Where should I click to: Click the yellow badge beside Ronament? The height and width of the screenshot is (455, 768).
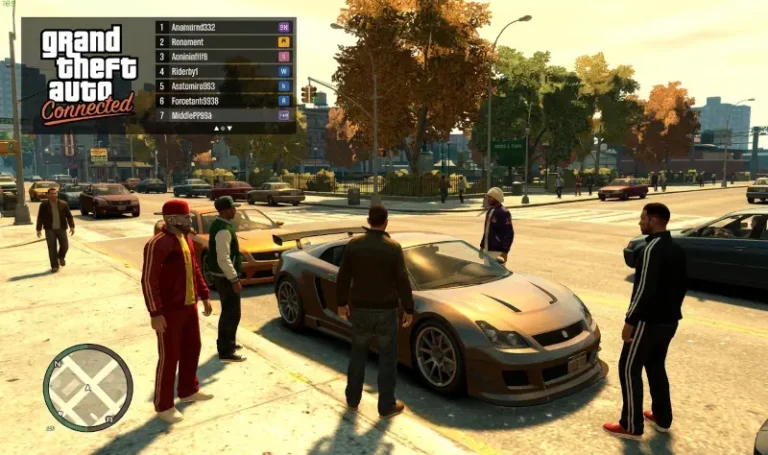tap(284, 42)
